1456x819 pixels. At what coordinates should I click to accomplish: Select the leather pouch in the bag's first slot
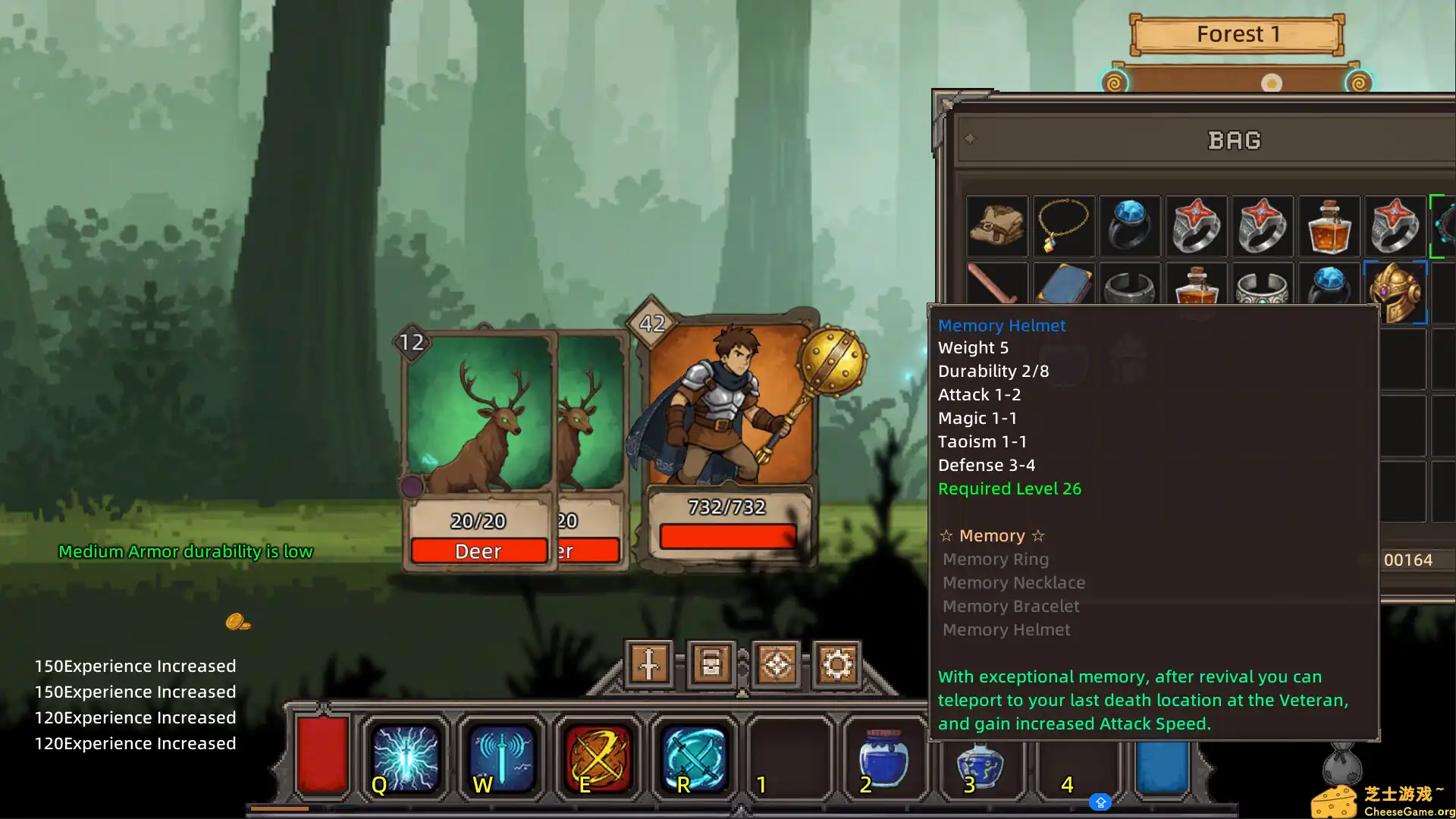(996, 226)
